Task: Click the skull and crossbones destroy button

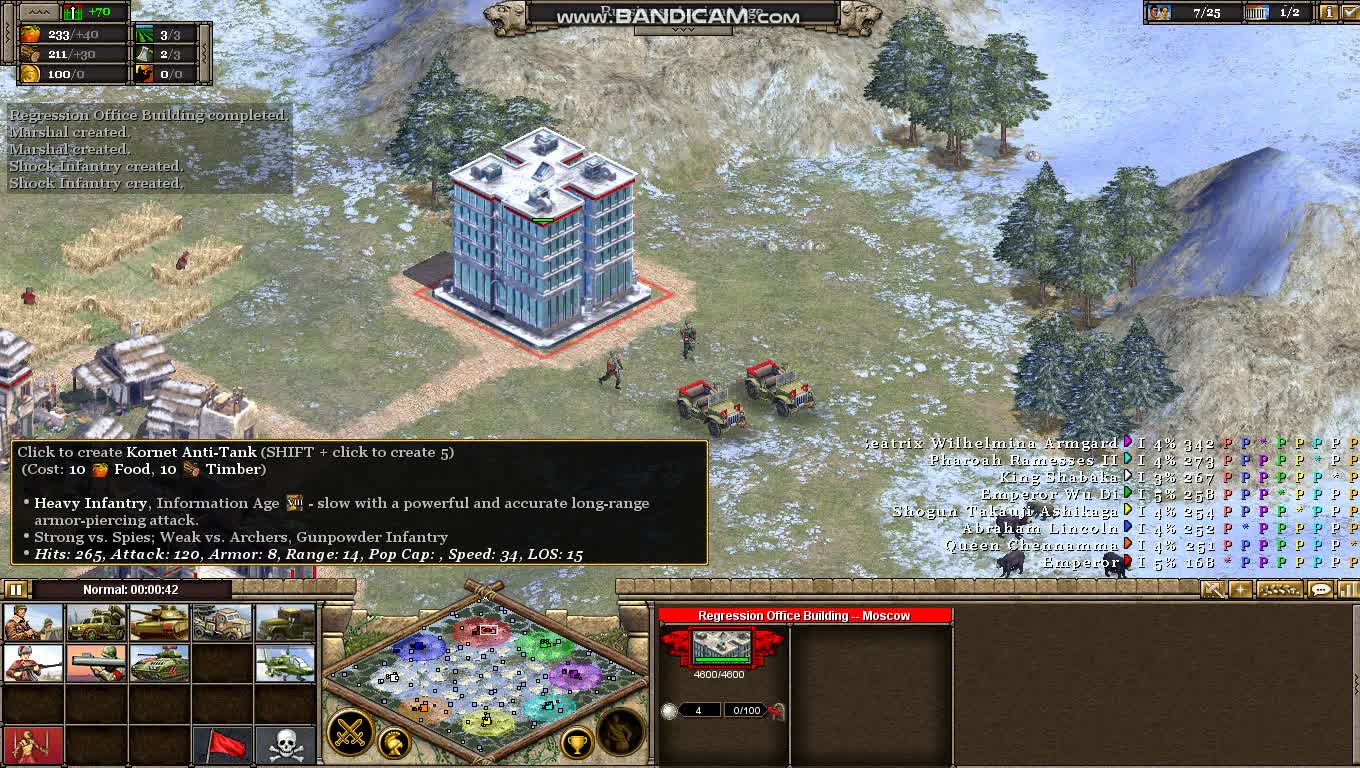Action: pyautogui.click(x=285, y=745)
